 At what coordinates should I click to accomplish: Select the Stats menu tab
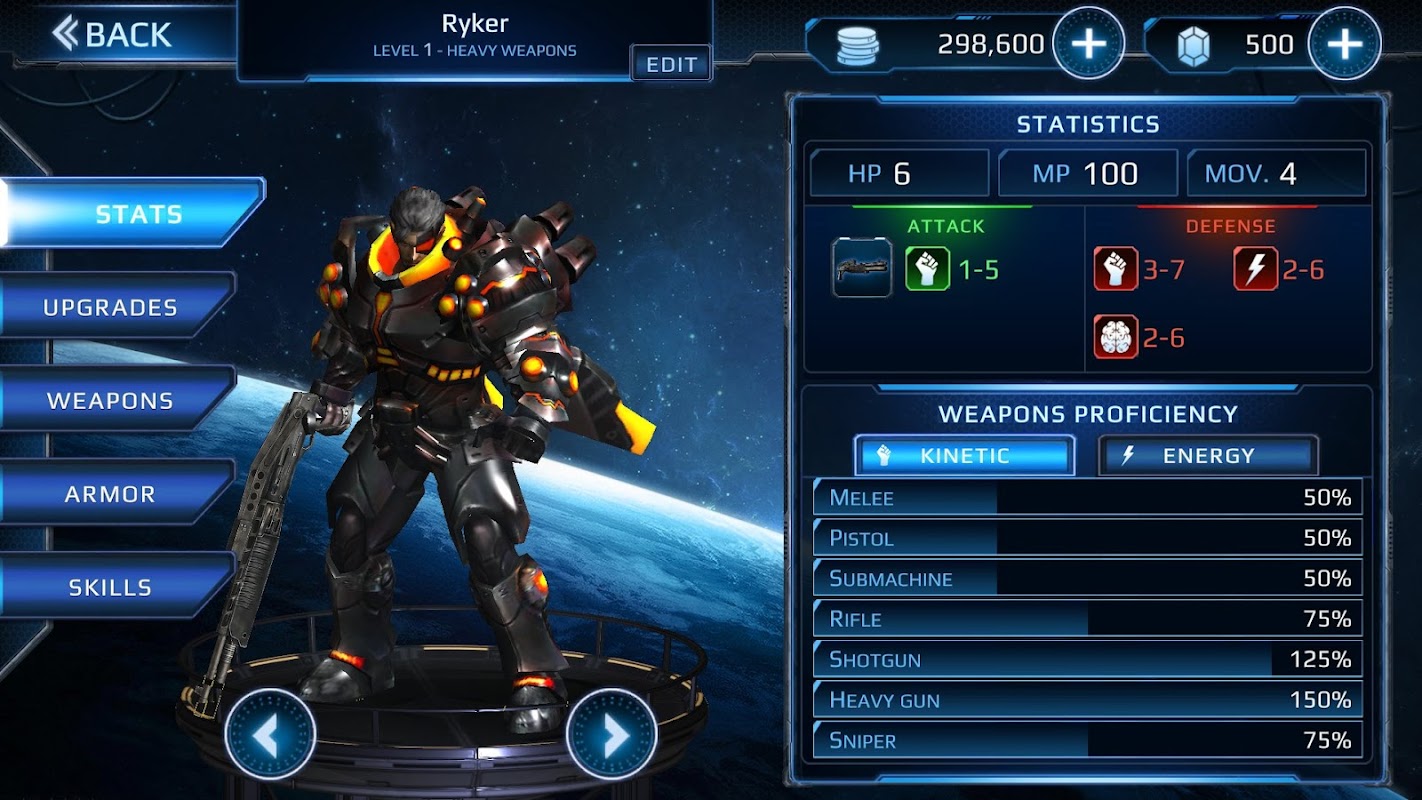(x=135, y=213)
